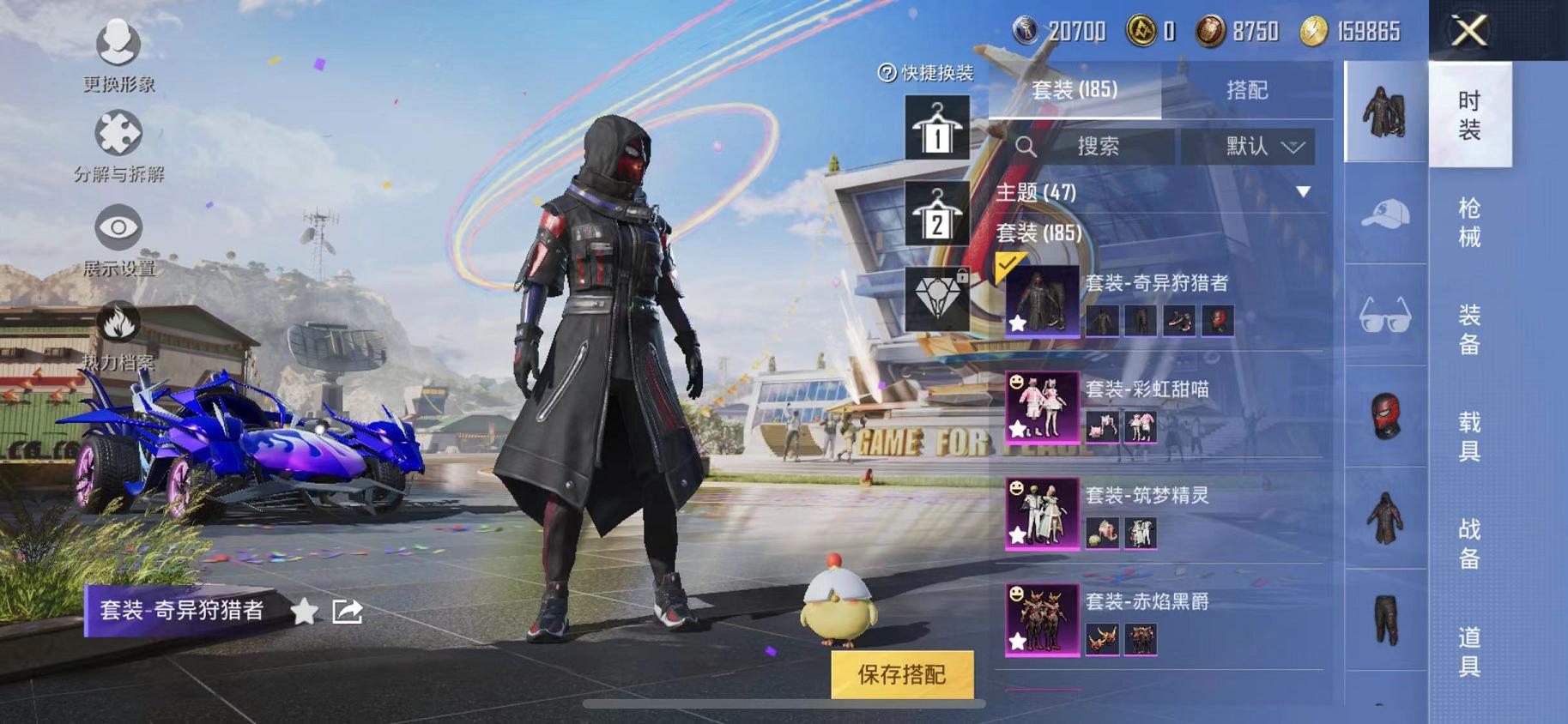Screen dimensions: 1568x724
Task: Collapse the 主题 (47) section
Action: (x=1304, y=193)
